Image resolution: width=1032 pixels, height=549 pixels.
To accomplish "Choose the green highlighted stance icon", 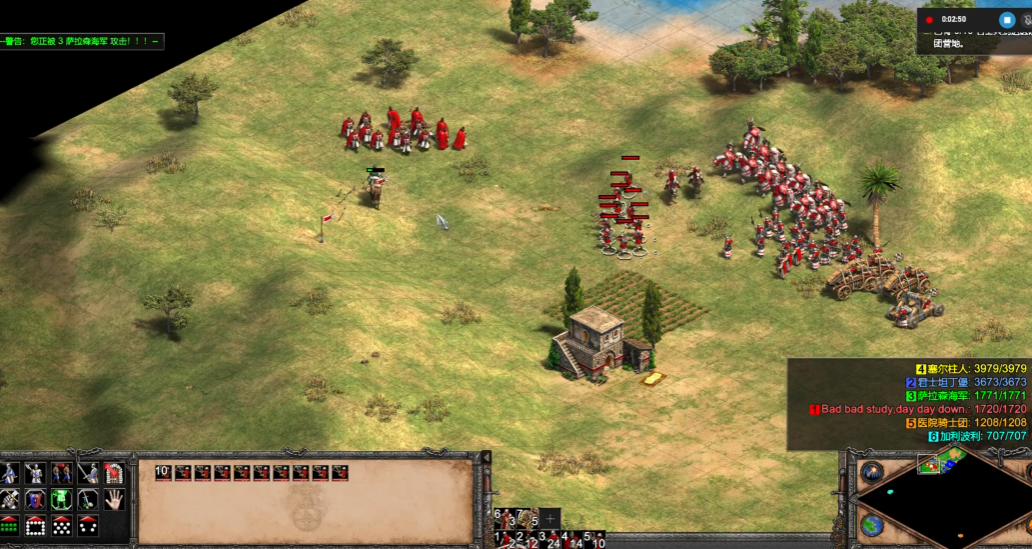I will (x=62, y=499).
